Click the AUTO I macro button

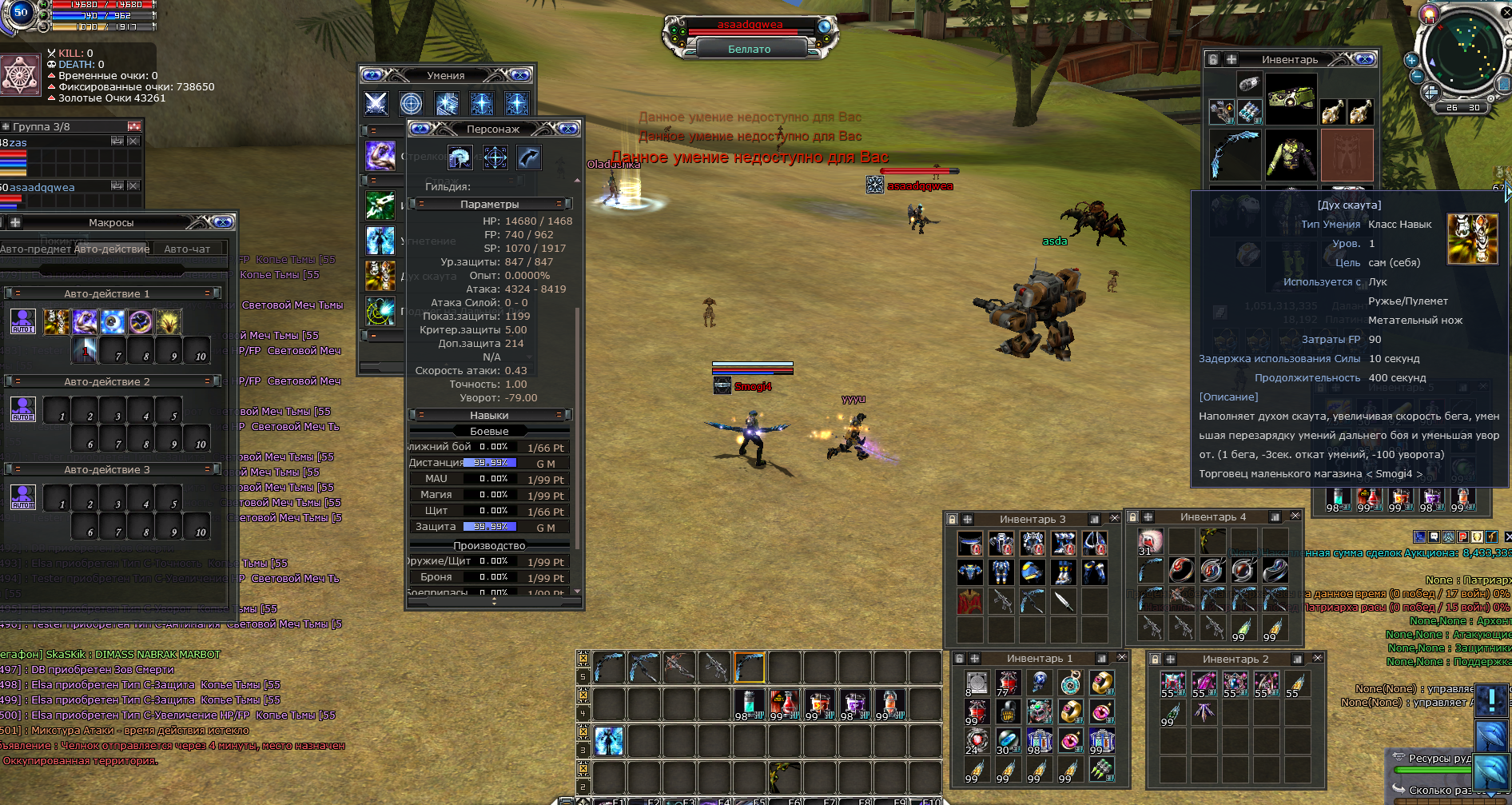coord(22,321)
